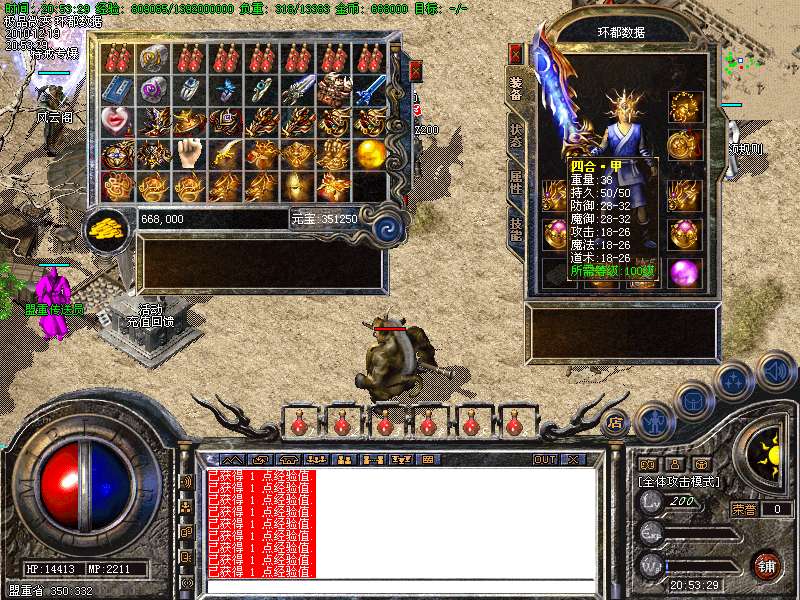The image size is (800, 600).
Task: Select the blue book in the bag
Action: (118, 90)
